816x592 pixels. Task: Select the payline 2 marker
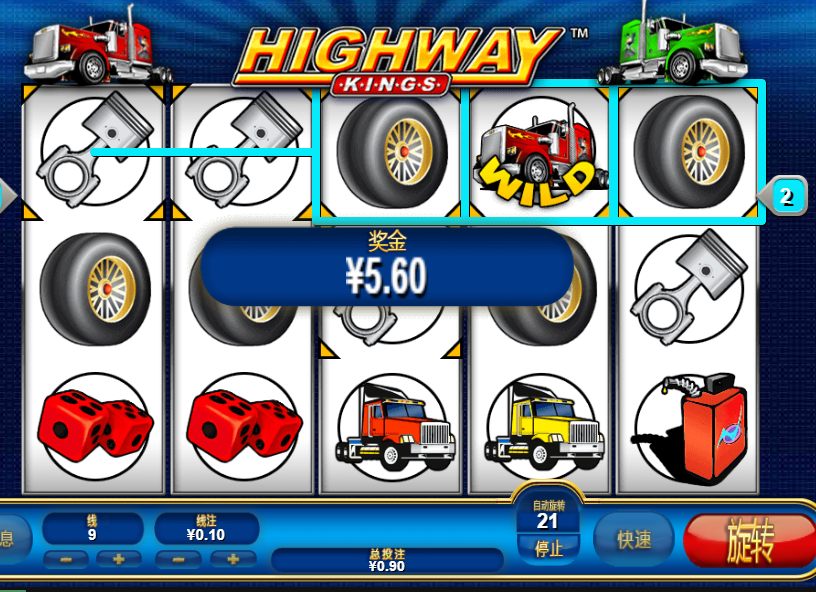[786, 197]
